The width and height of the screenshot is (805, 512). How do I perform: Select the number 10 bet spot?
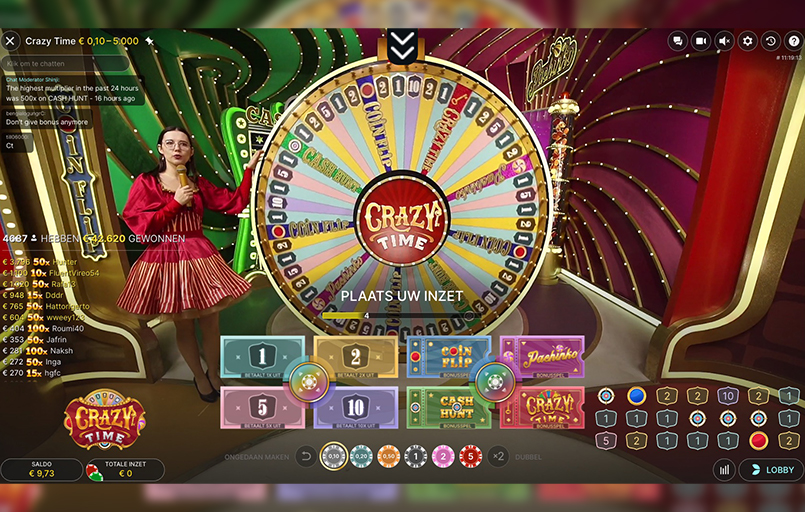[x=356, y=407]
